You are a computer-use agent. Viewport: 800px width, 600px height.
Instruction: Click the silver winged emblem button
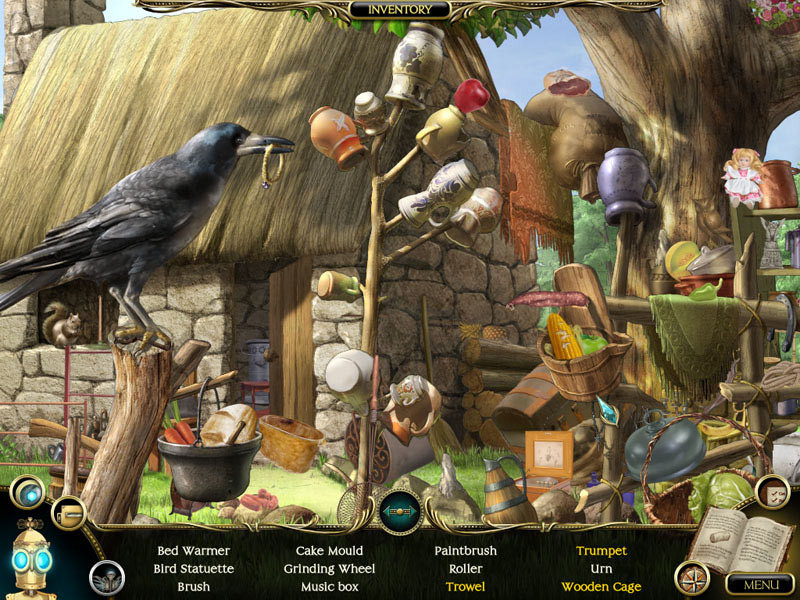tap(107, 577)
